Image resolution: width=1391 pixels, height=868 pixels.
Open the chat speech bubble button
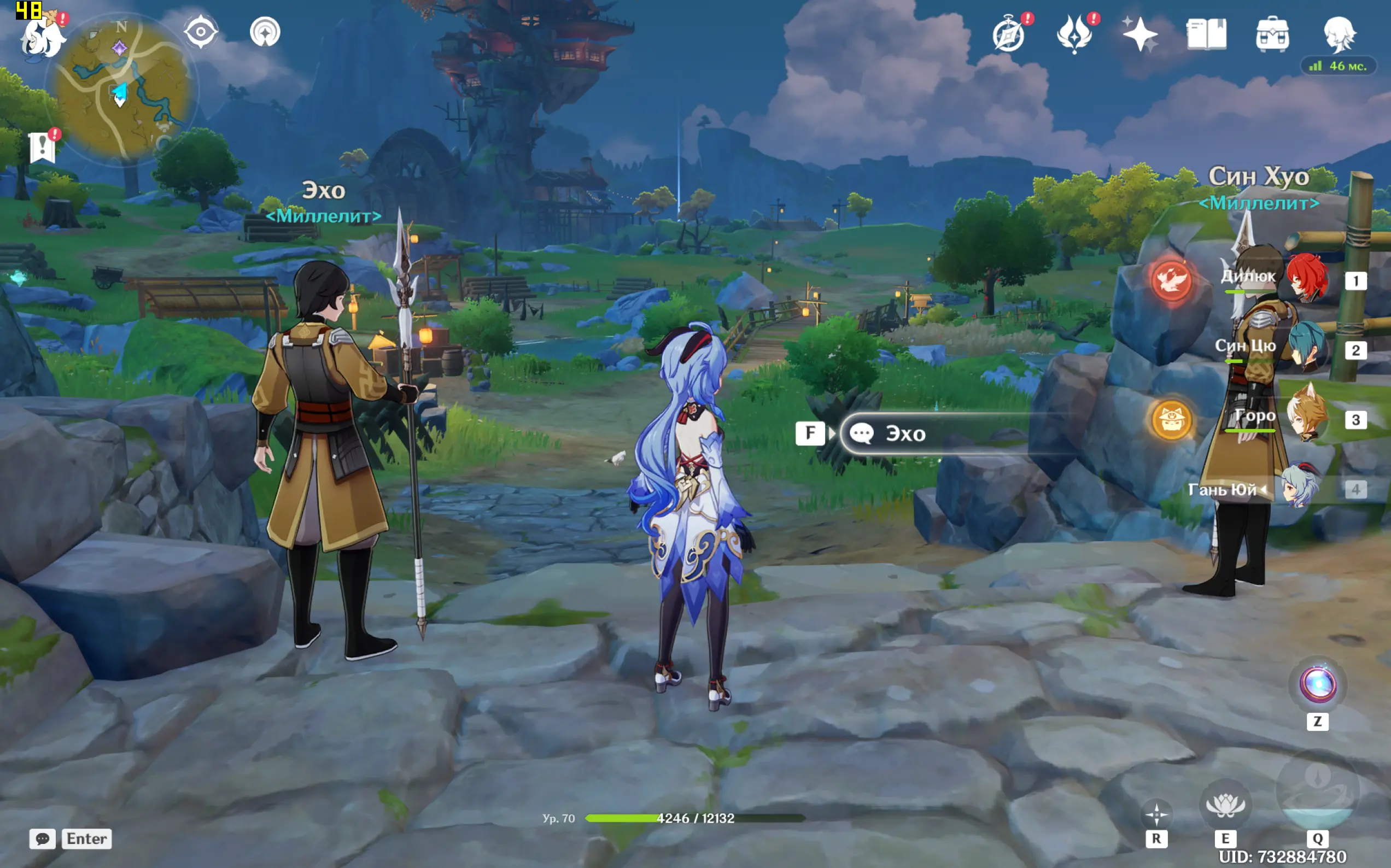[x=43, y=838]
